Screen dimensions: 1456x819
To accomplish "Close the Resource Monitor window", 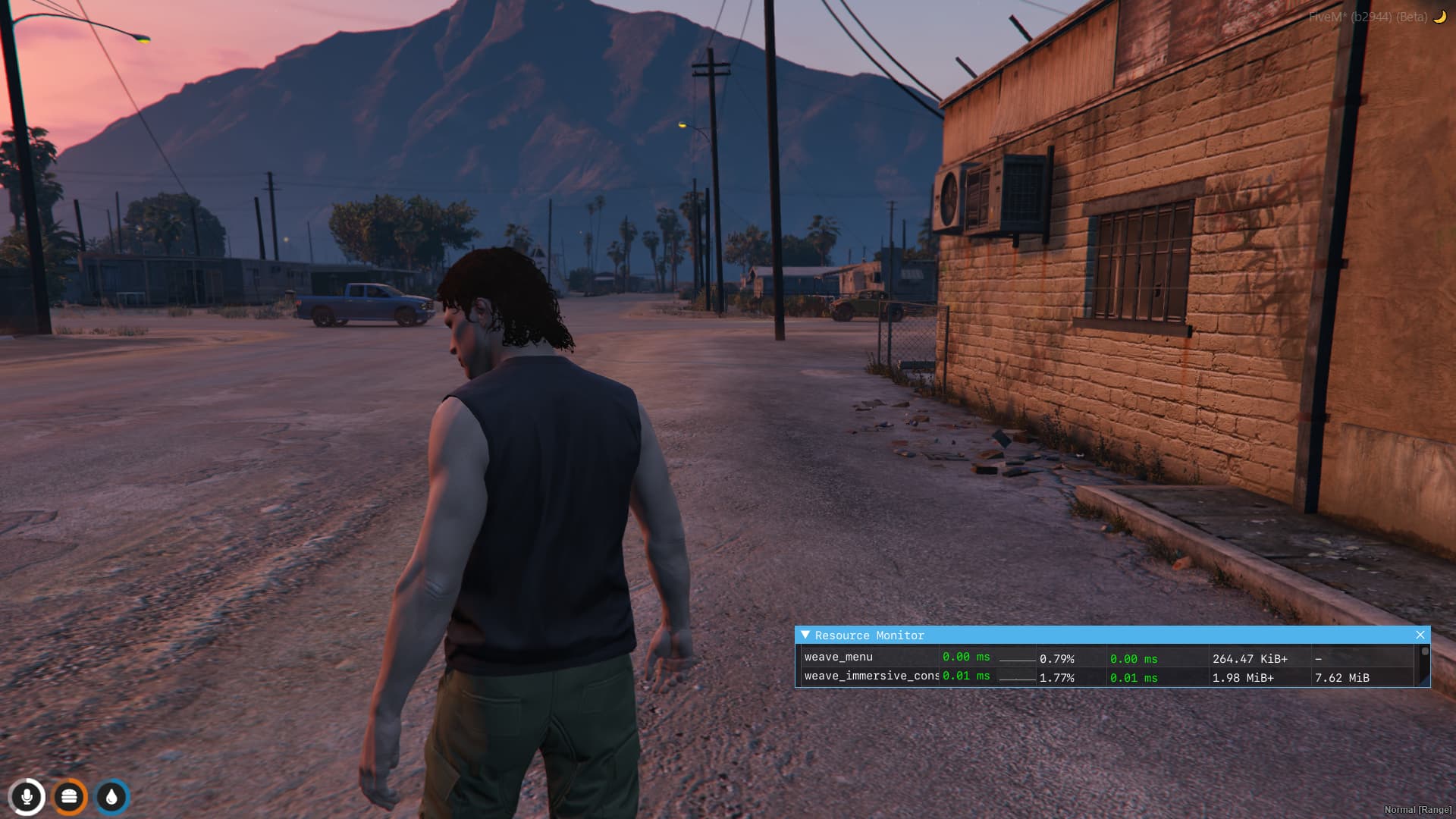I will 1420,635.
